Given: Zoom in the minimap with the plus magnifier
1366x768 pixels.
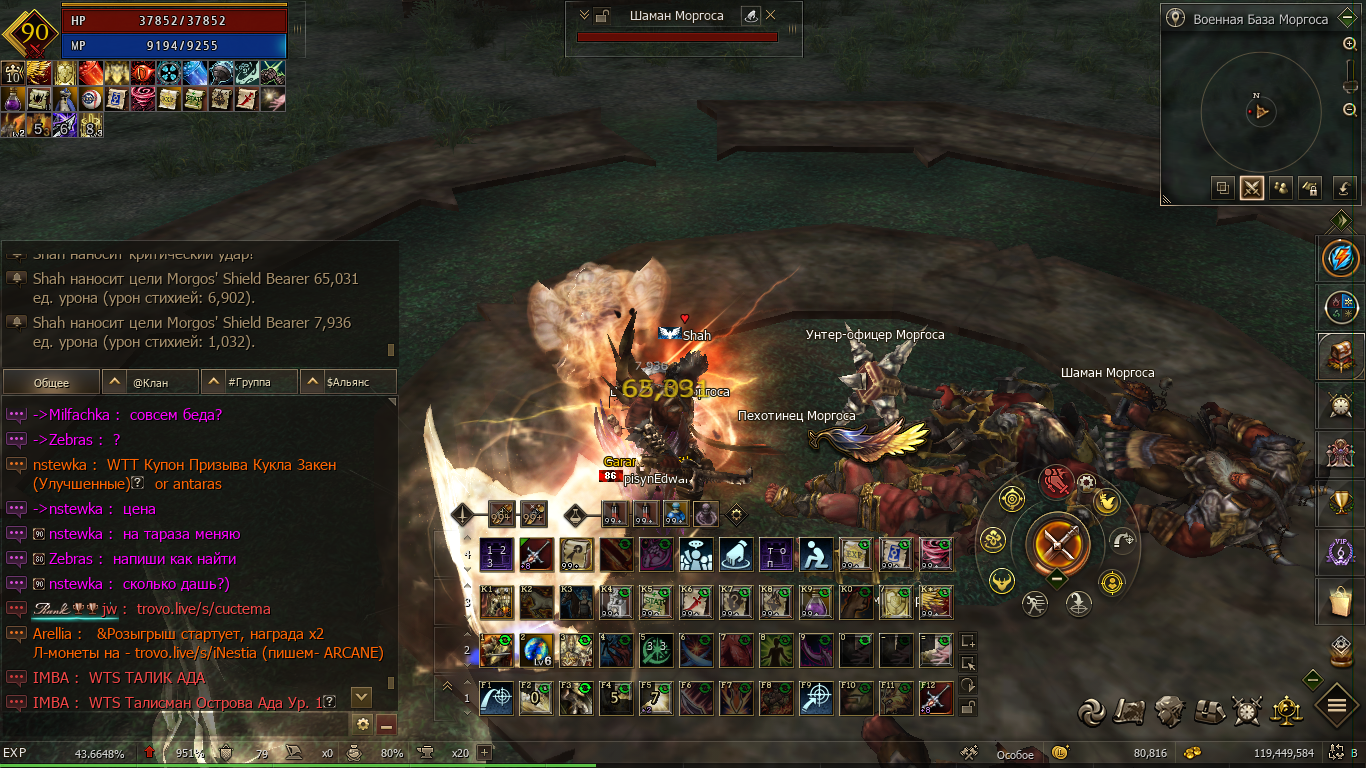Looking at the screenshot, I should [x=1350, y=44].
